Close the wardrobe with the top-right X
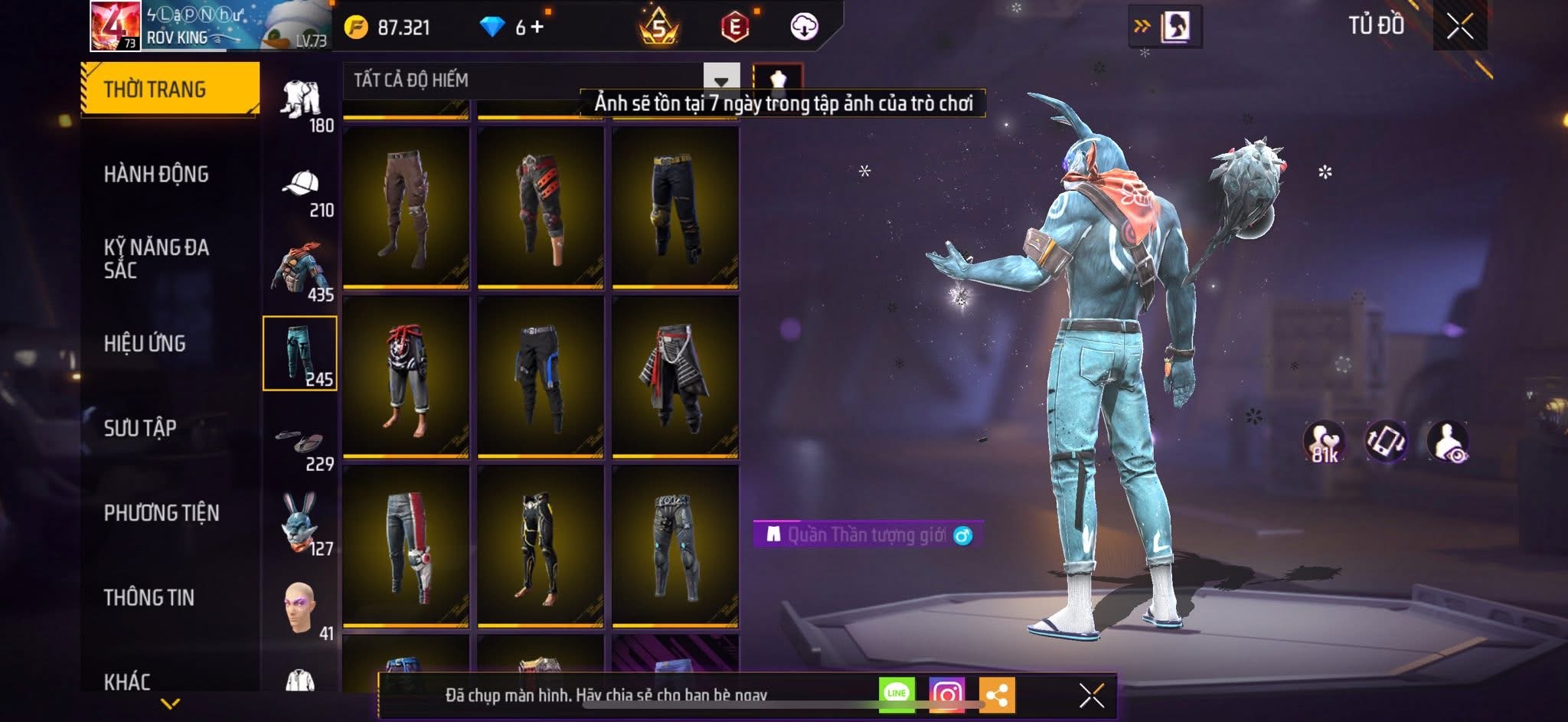The image size is (1568, 722). pos(1459,27)
